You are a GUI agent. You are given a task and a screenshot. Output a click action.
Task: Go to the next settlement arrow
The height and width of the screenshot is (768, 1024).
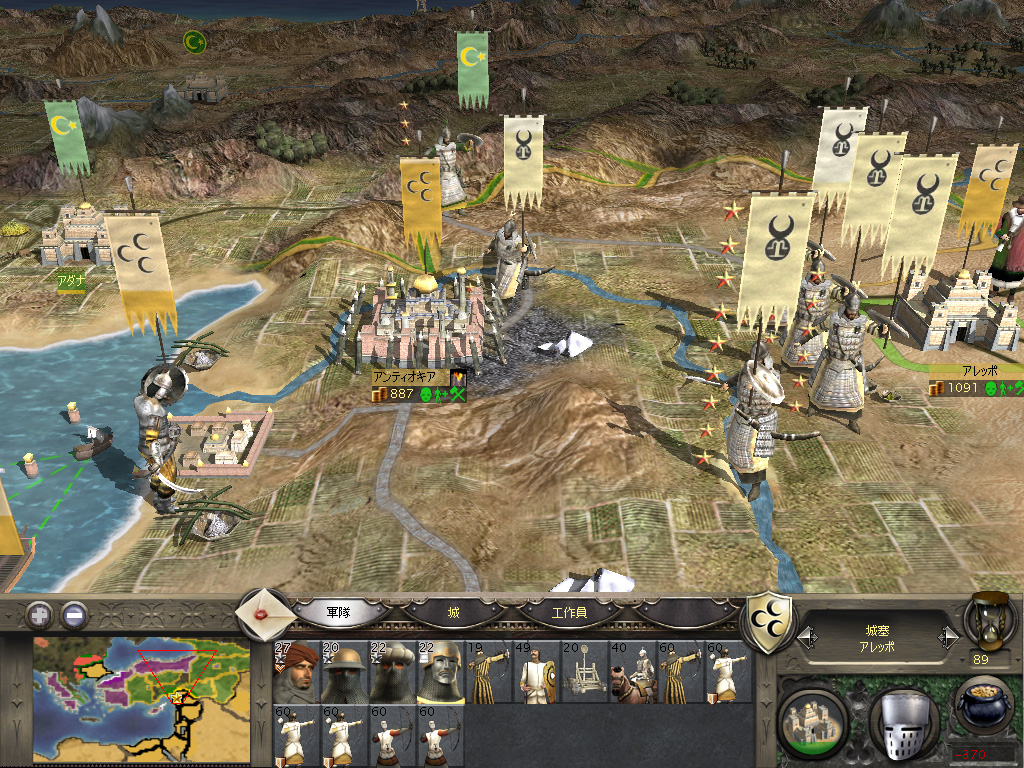[x=947, y=637]
